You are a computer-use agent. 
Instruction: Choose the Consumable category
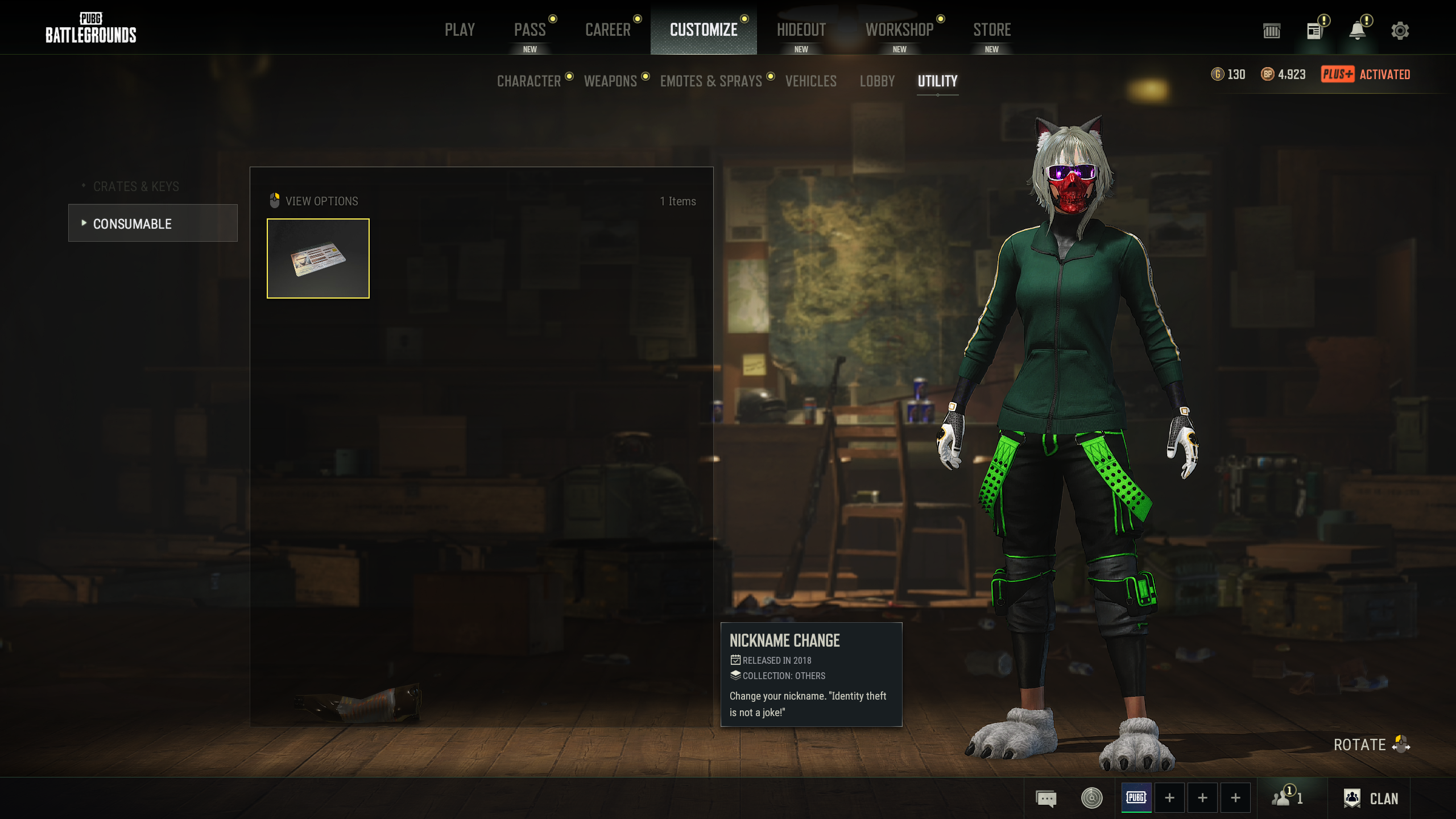[x=152, y=224]
